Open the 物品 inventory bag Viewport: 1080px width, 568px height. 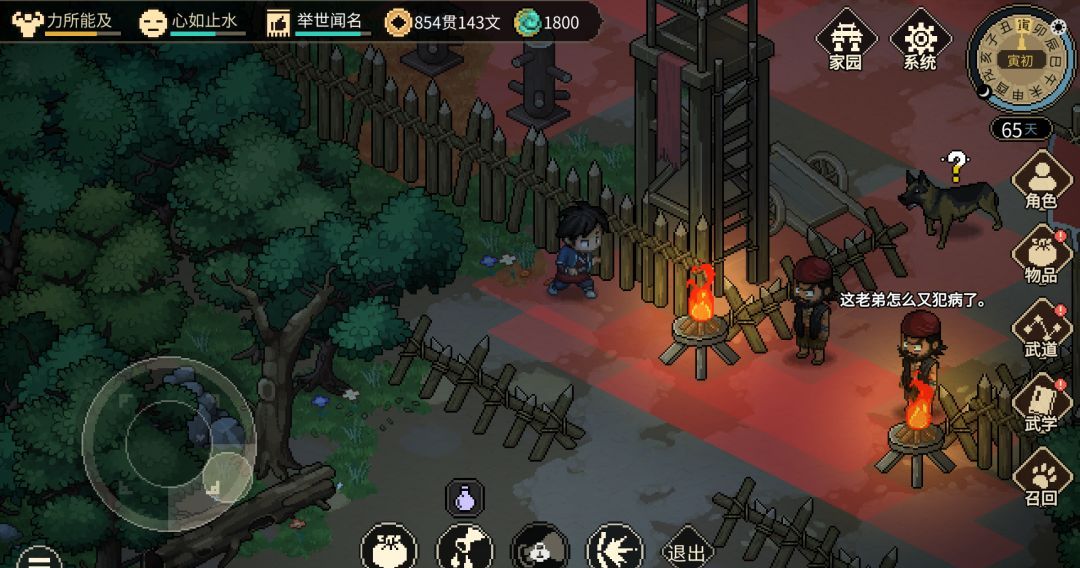(x=1041, y=256)
